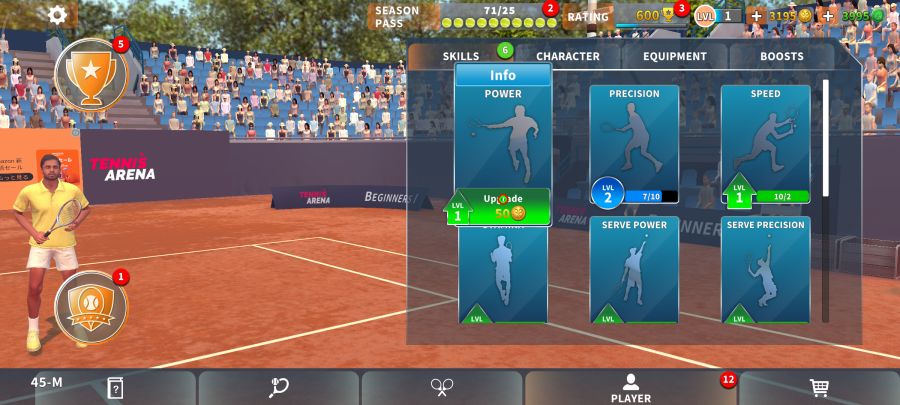Open the Equipment tab

pos(675,56)
